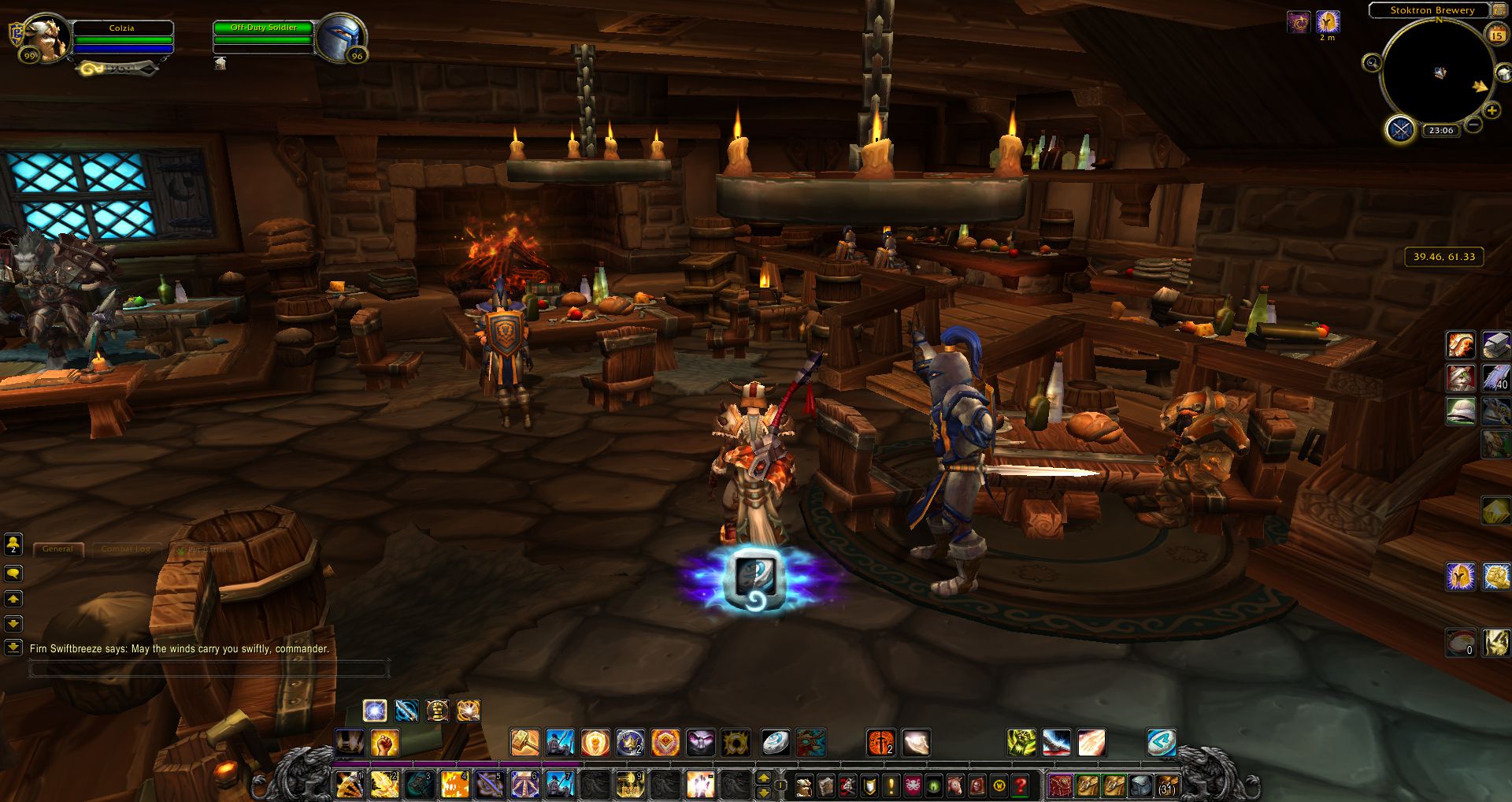Zoom out the minimap with minus button
Viewport: 1512px width, 802px height.
[x=1473, y=124]
